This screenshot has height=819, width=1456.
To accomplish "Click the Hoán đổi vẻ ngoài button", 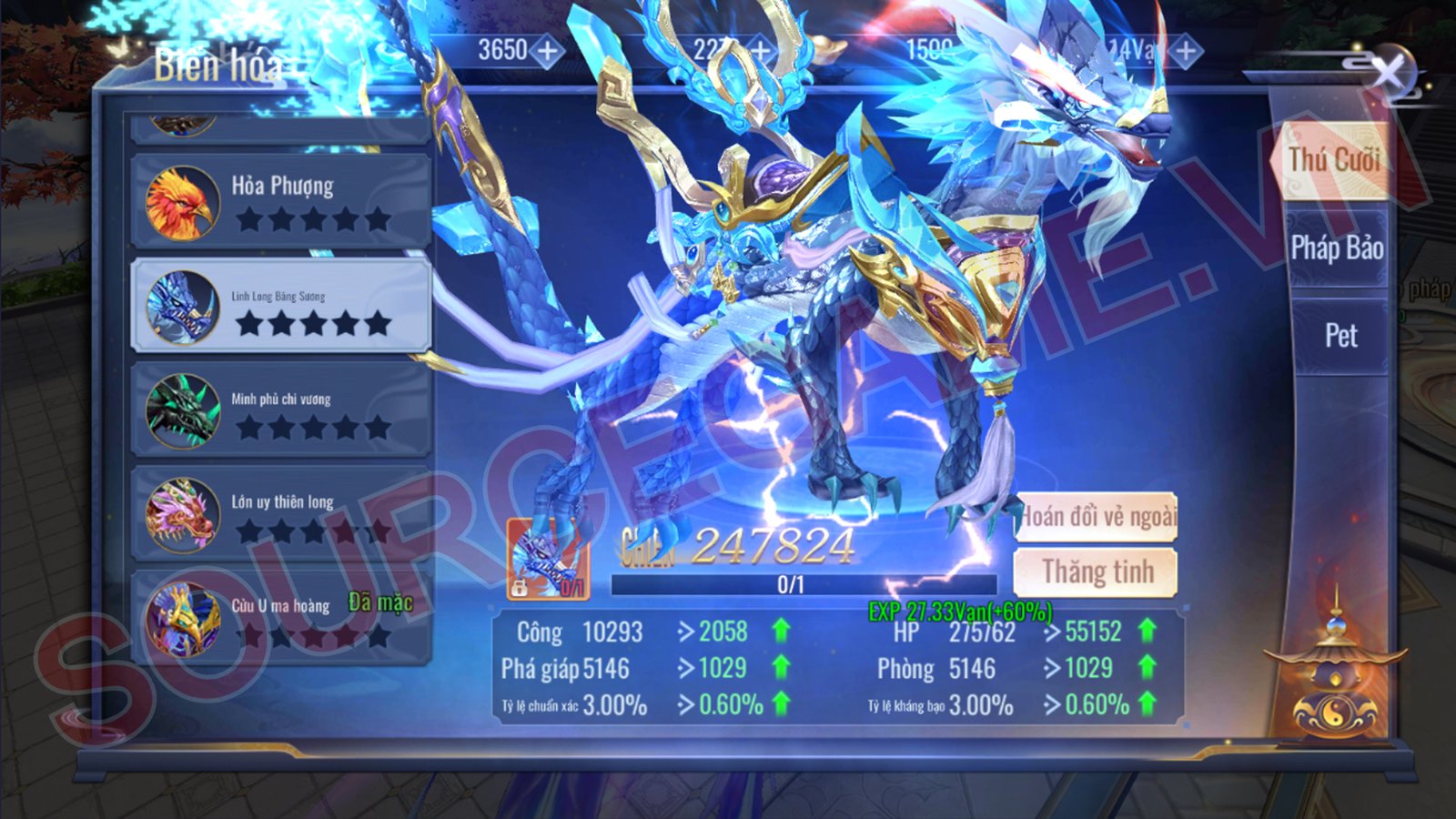I will click(x=1096, y=517).
